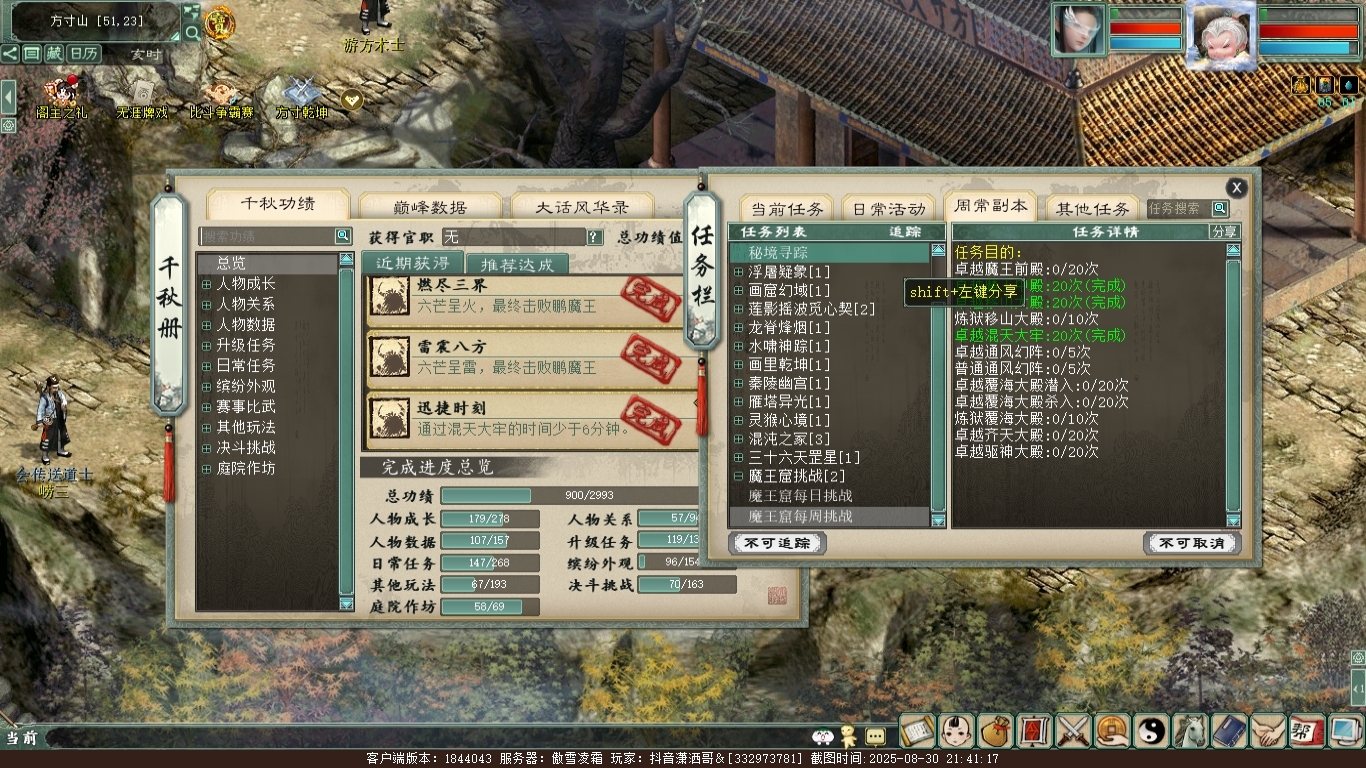
Task: Click the achievement search box
Action: [267, 236]
